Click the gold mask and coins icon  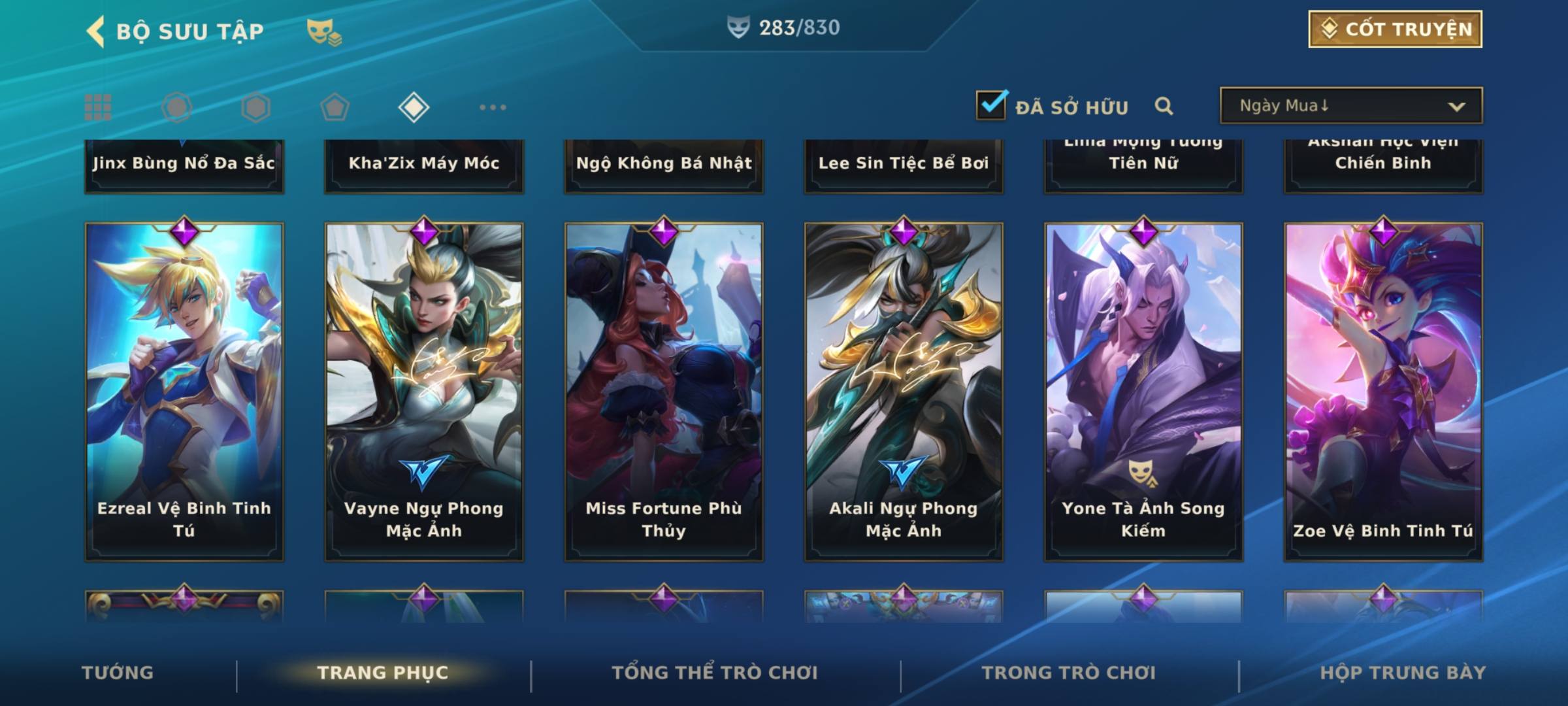(323, 32)
